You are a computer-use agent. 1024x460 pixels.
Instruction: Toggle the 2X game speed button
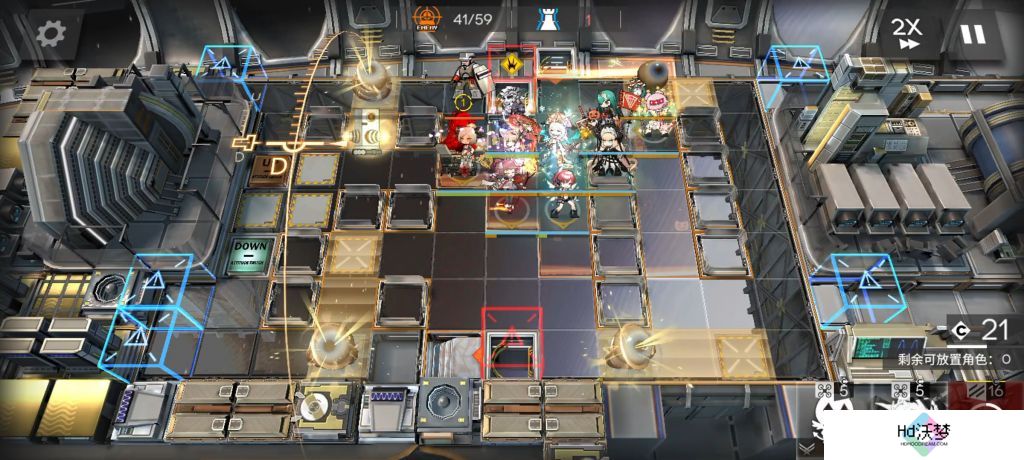point(909,33)
